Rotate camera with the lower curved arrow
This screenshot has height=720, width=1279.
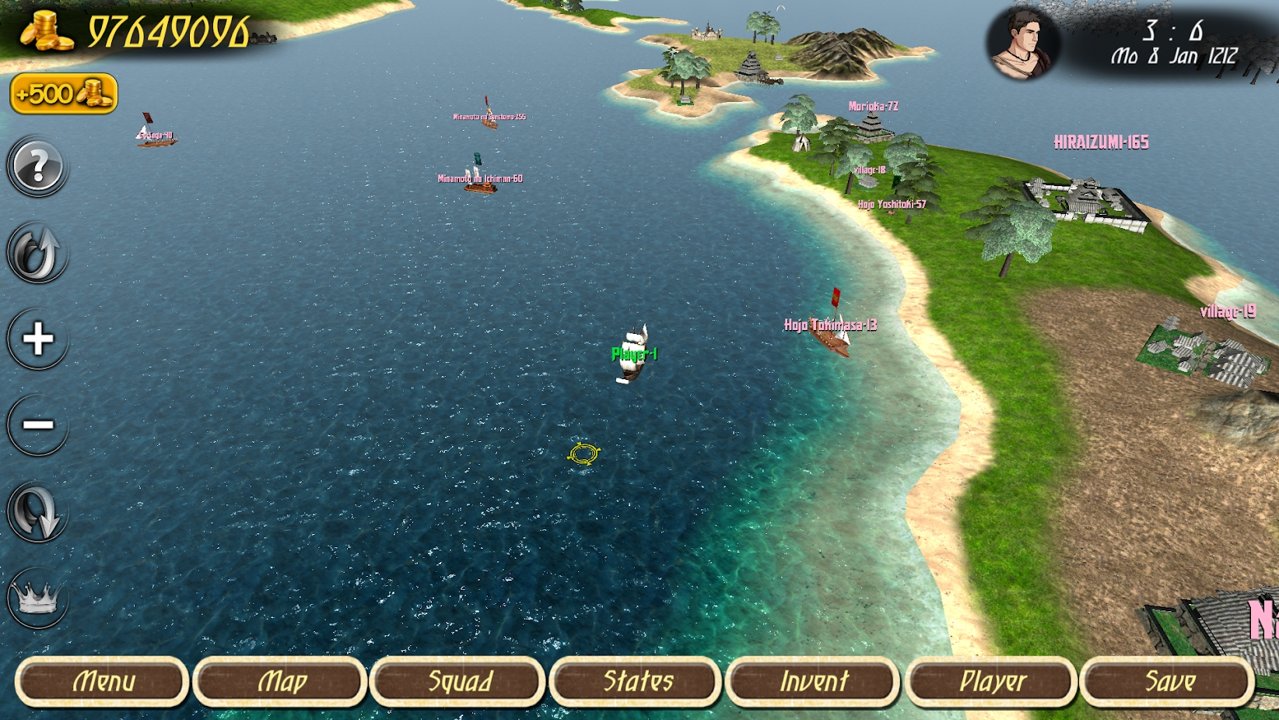click(38, 512)
